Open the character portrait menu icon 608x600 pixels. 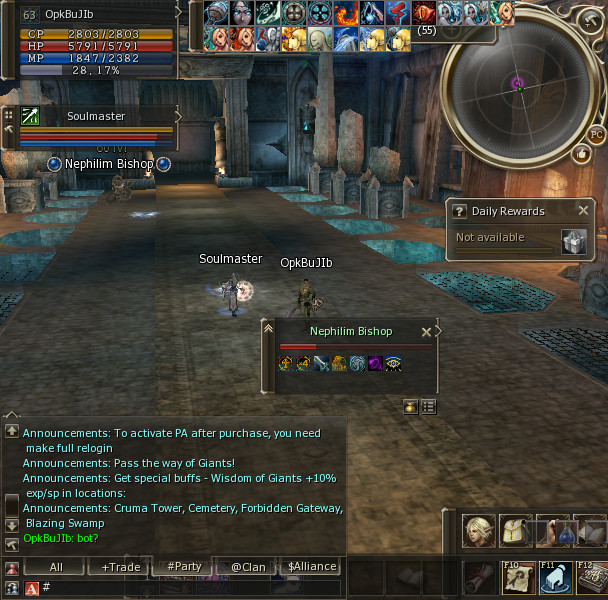[x=479, y=531]
